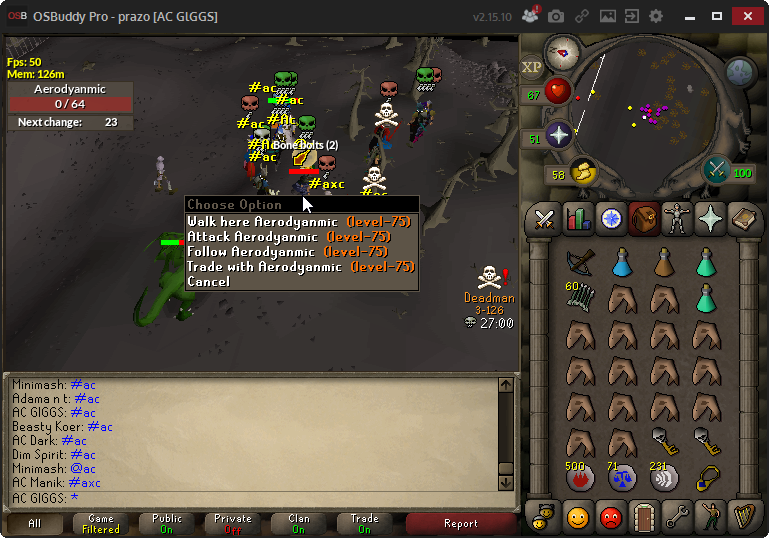Open the OSBuddy settings gear

click(x=656, y=17)
